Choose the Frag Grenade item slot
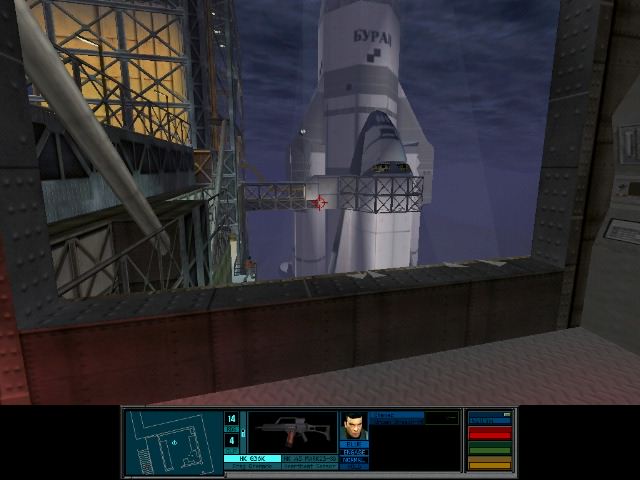Viewport: 640px width, 480px height. (253, 466)
